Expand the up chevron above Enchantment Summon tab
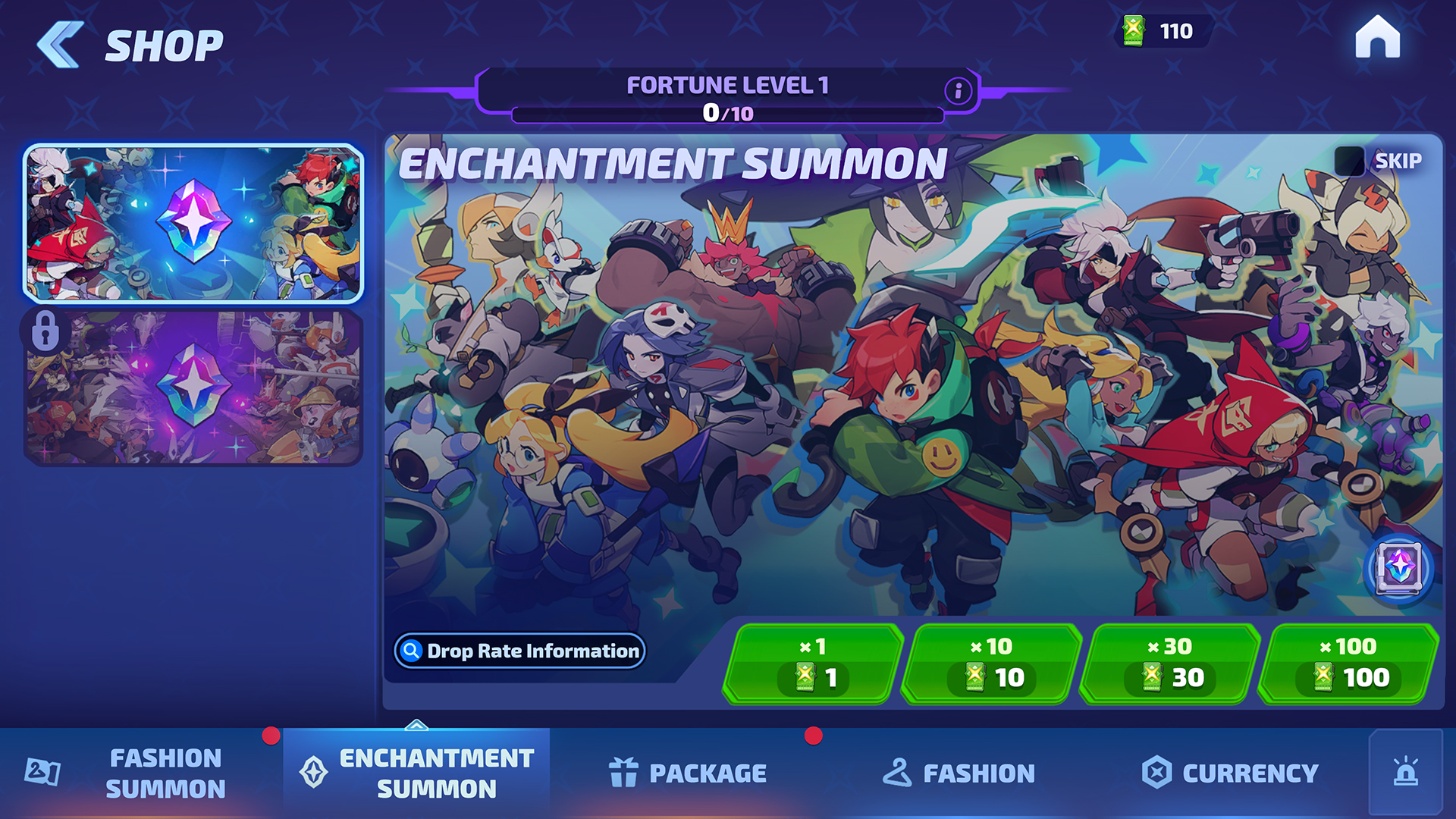Image resolution: width=1456 pixels, height=819 pixels. [416, 726]
